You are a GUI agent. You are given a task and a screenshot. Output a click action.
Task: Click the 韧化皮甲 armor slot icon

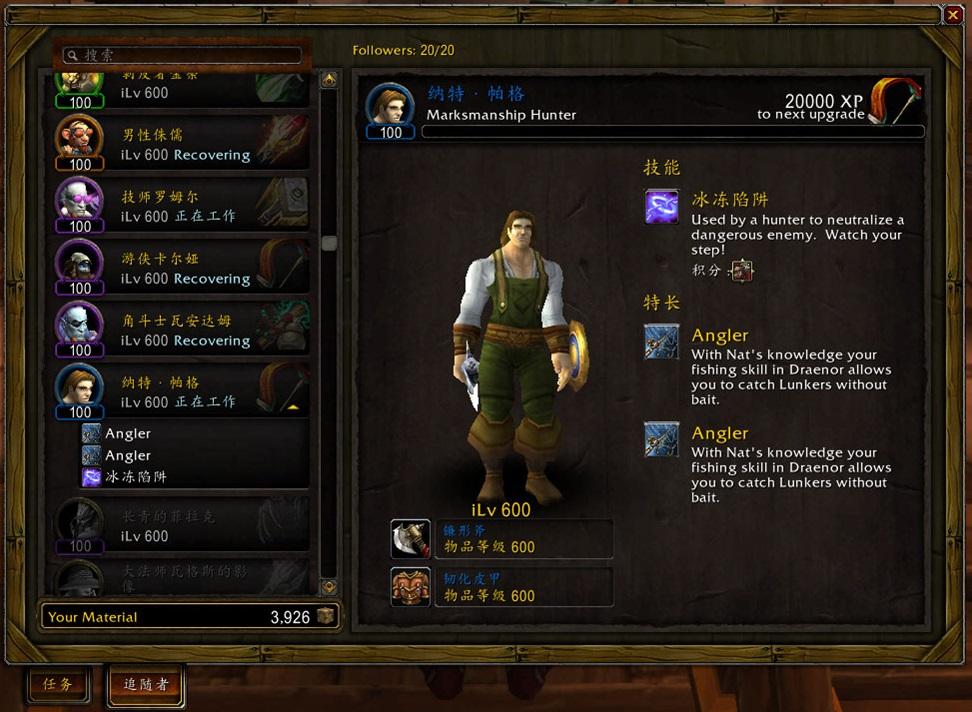(x=410, y=587)
